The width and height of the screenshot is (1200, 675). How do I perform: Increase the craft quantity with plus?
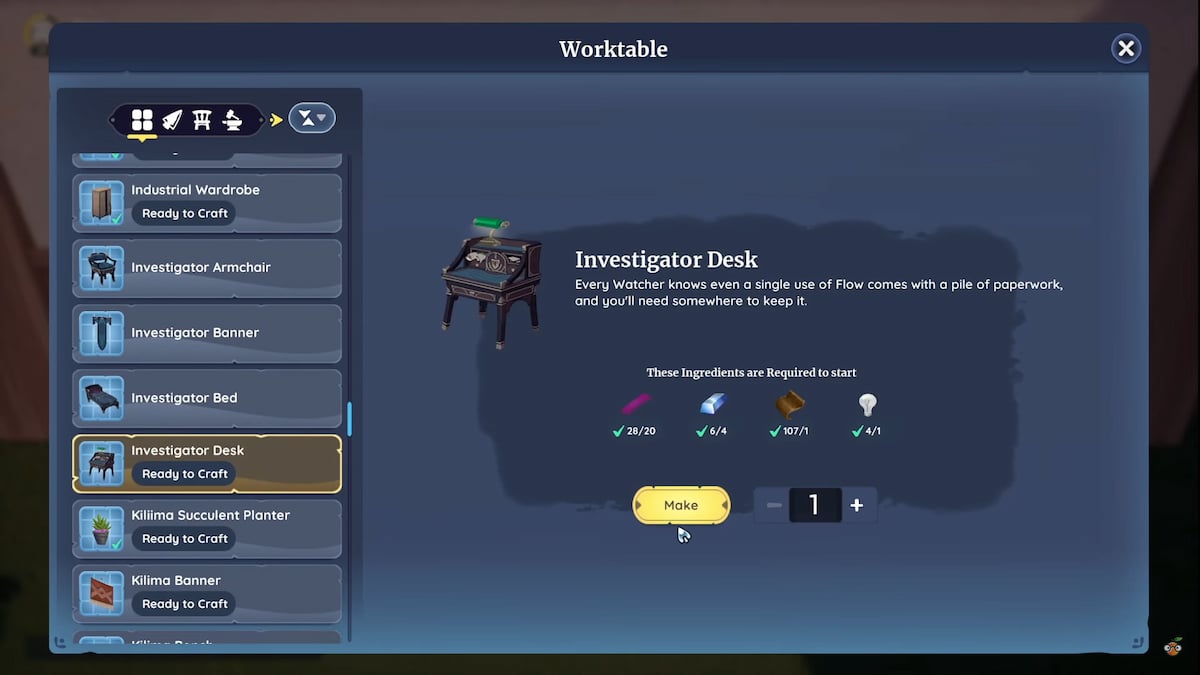857,505
